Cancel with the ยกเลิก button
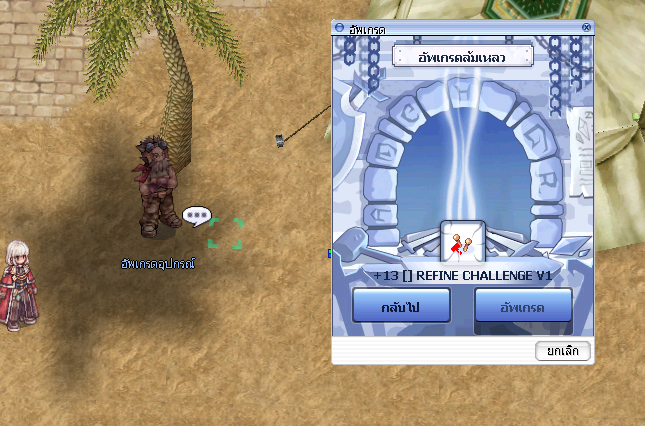Screen dimensions: 645x426 click(563, 351)
